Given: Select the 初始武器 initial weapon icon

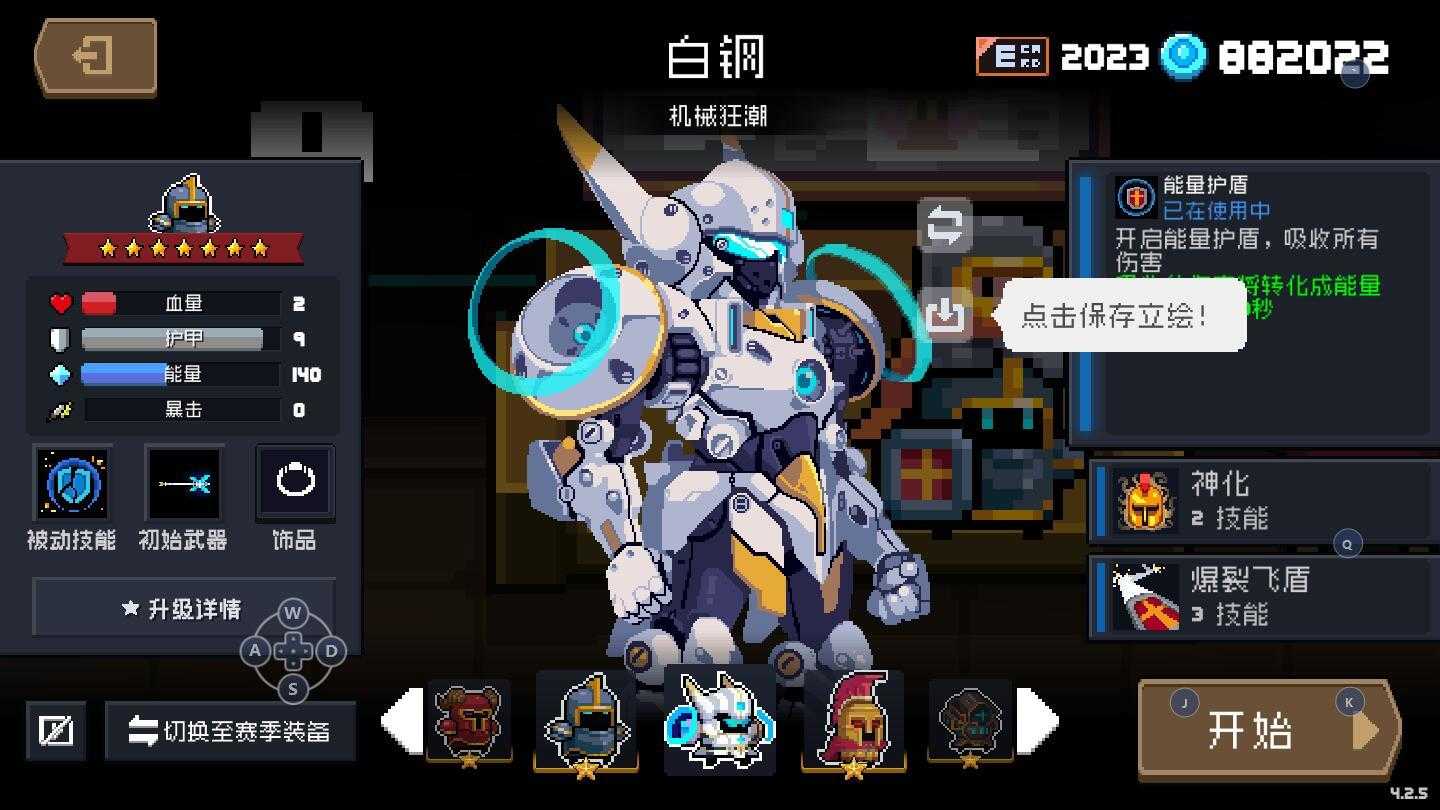Looking at the screenshot, I should click(x=184, y=484).
